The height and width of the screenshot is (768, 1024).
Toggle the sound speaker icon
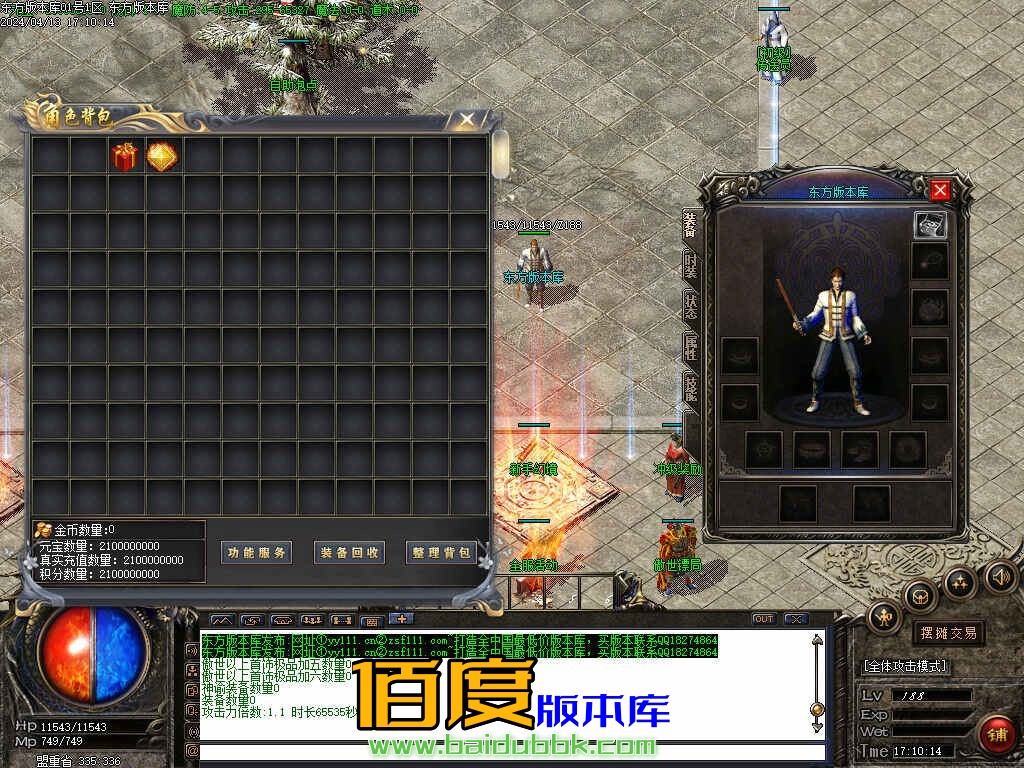[1000, 576]
